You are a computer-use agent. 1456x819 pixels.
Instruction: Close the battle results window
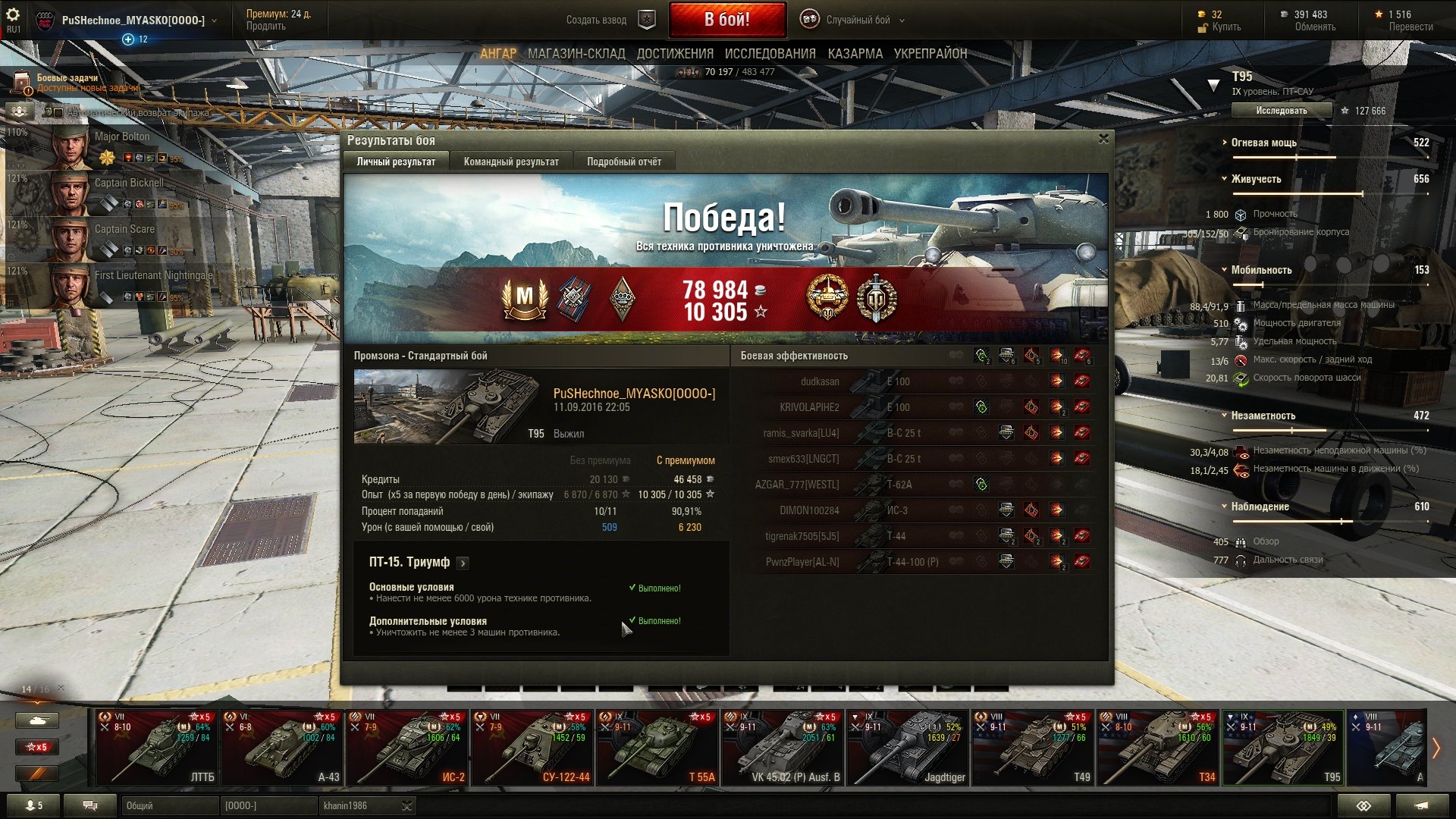click(1103, 139)
